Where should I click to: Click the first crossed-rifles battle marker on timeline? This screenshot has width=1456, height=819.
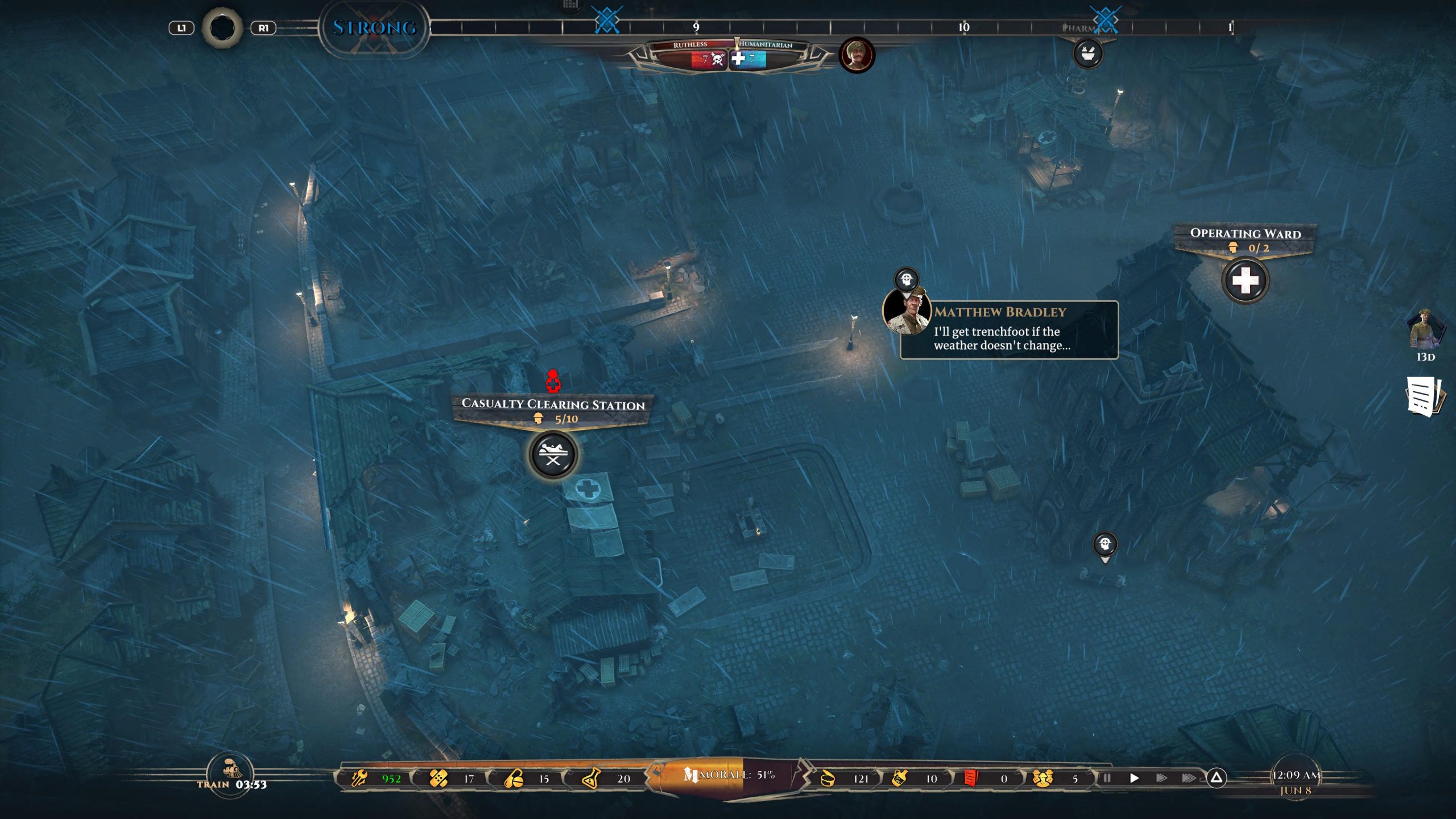click(607, 21)
